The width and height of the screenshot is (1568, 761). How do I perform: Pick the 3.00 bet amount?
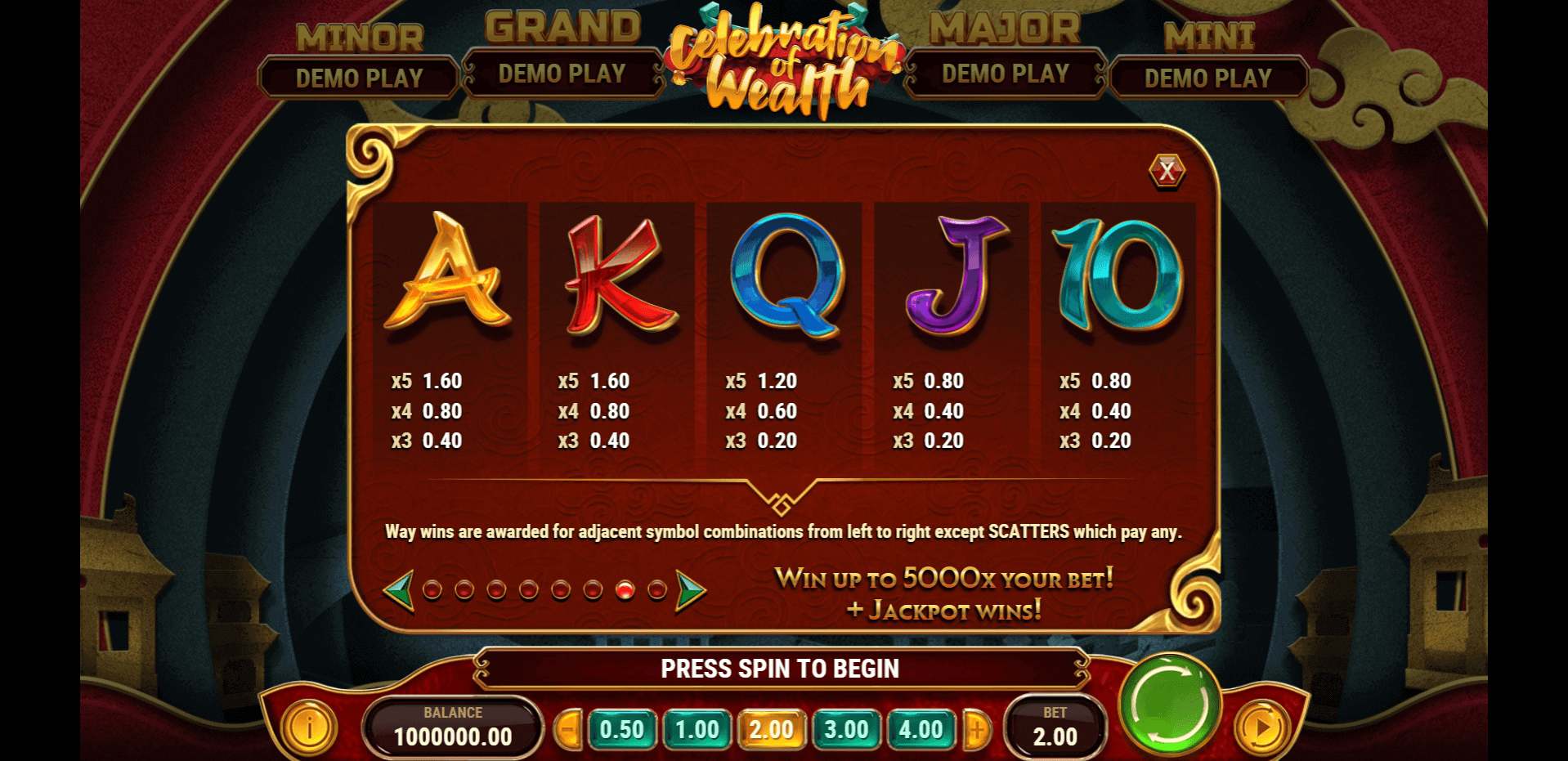tap(847, 729)
